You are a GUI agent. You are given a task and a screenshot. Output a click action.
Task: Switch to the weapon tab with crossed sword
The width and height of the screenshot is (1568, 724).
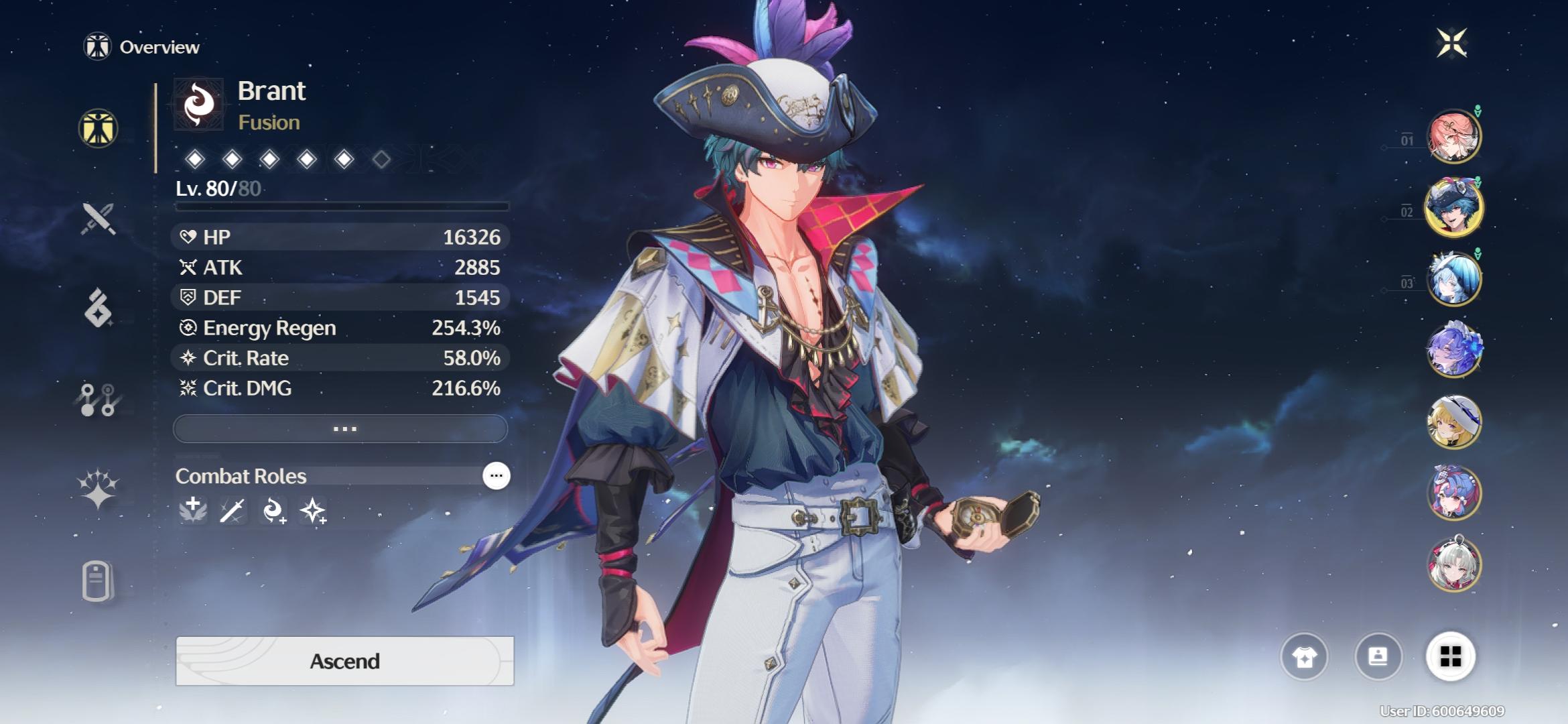point(99,219)
